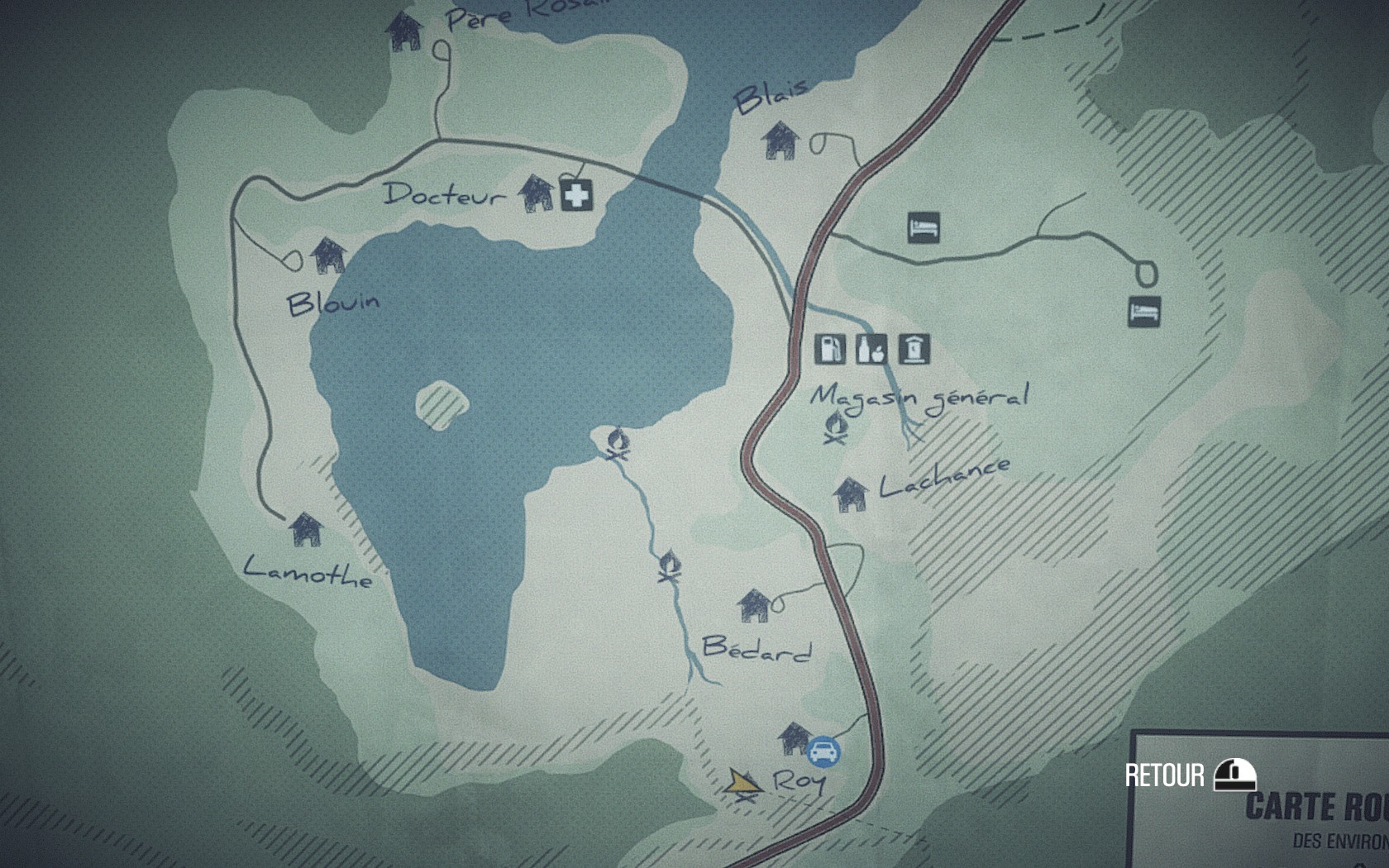Select the Blouin house marker
Image resolution: width=1389 pixels, height=868 pixels.
(x=328, y=255)
